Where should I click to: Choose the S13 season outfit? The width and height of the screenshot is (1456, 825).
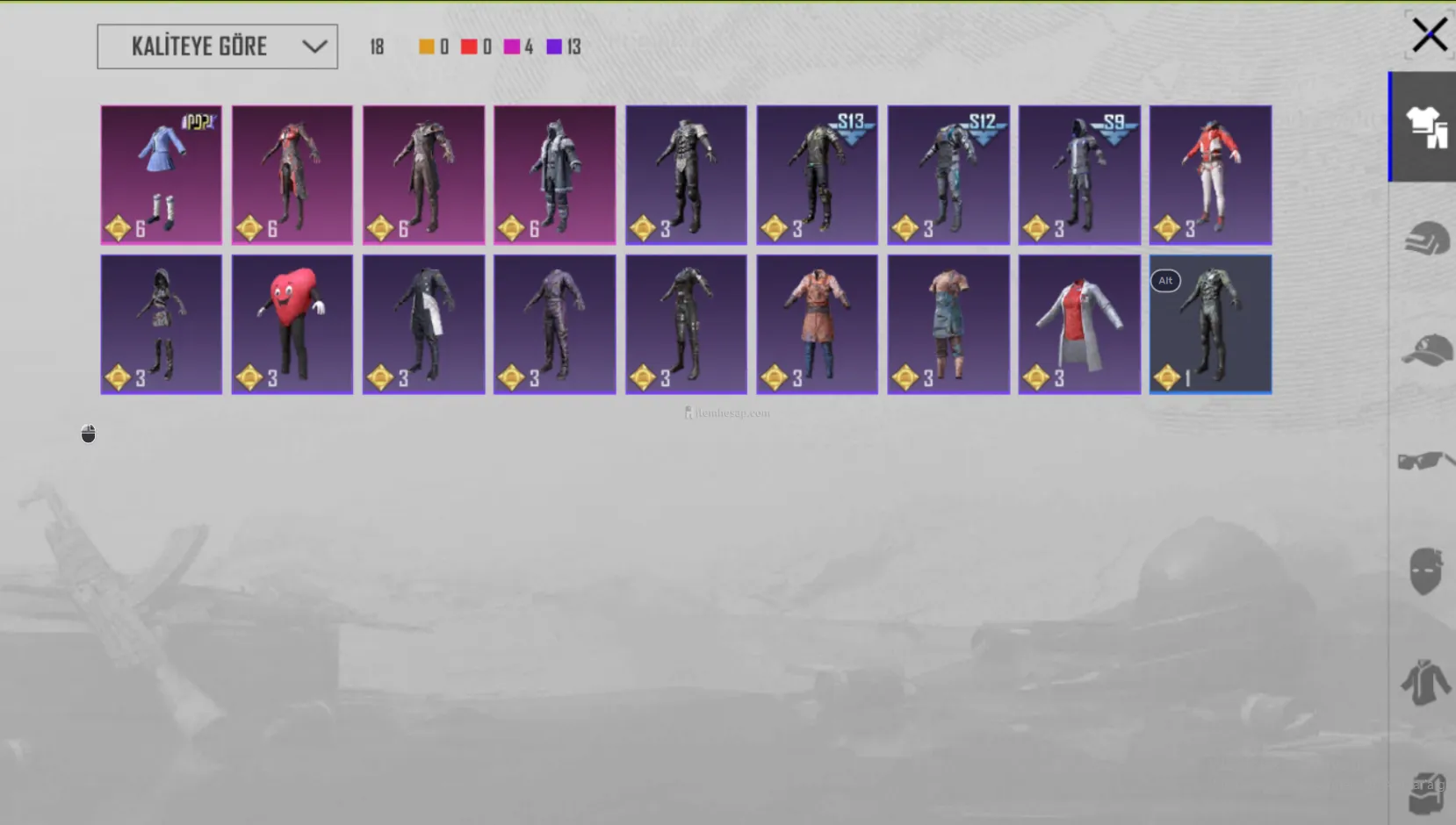(817, 175)
